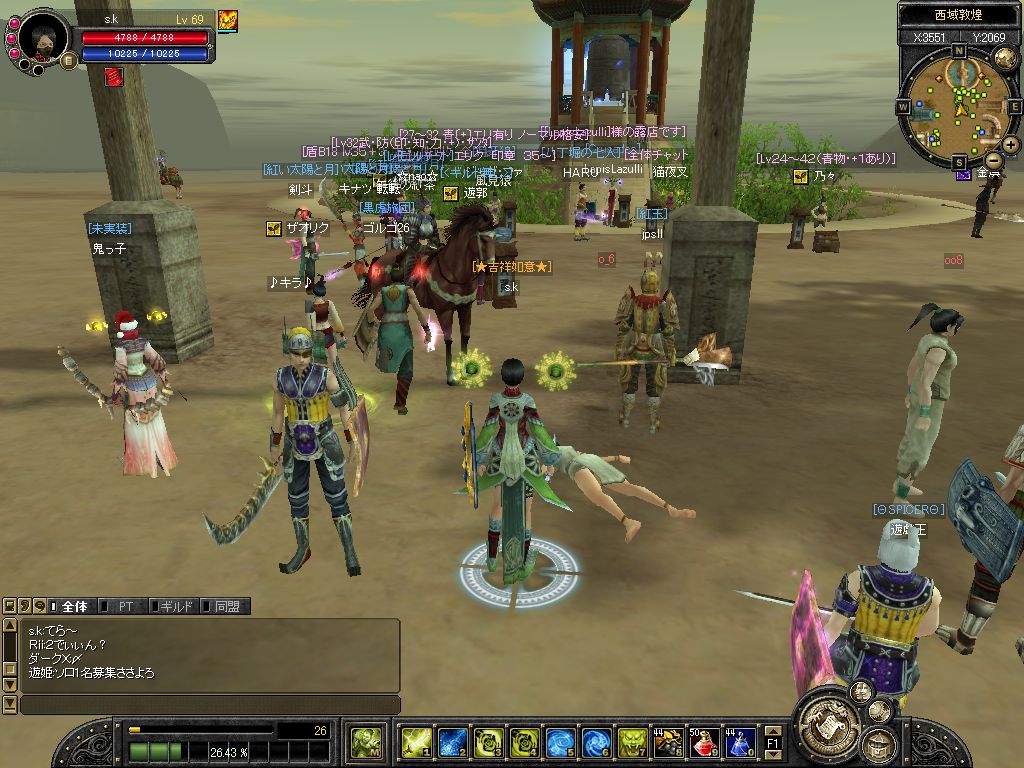Image resolution: width=1024 pixels, height=768 pixels.
Task: Activate the yellow sword skill in slot 1
Action: (416, 742)
